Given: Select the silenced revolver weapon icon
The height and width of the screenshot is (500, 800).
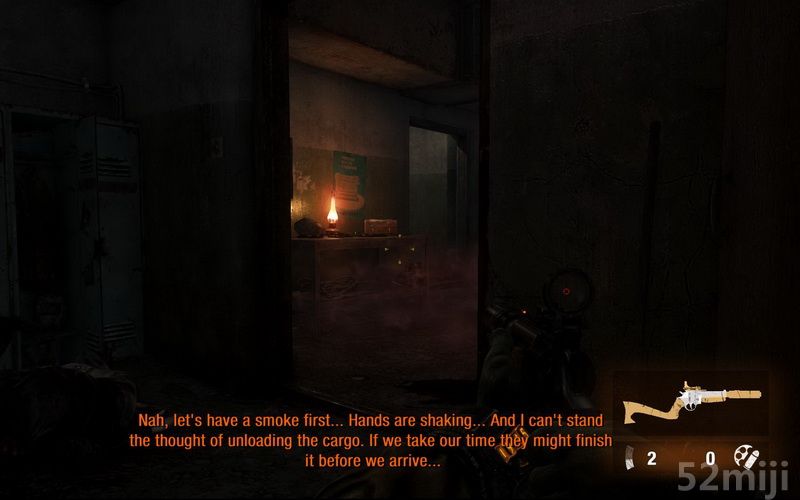Looking at the screenshot, I should [687, 404].
